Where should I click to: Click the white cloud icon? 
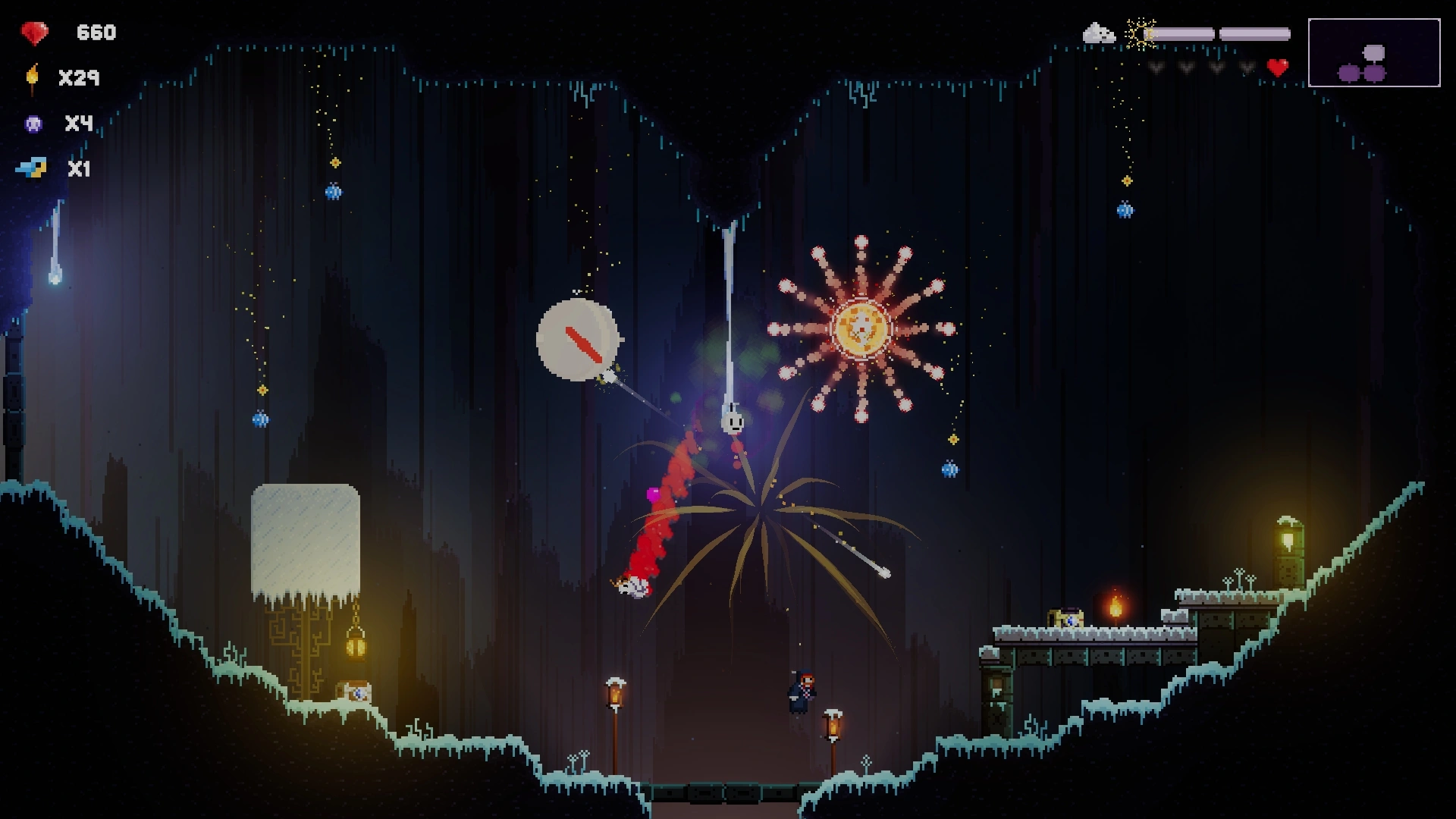pyautogui.click(x=1098, y=33)
